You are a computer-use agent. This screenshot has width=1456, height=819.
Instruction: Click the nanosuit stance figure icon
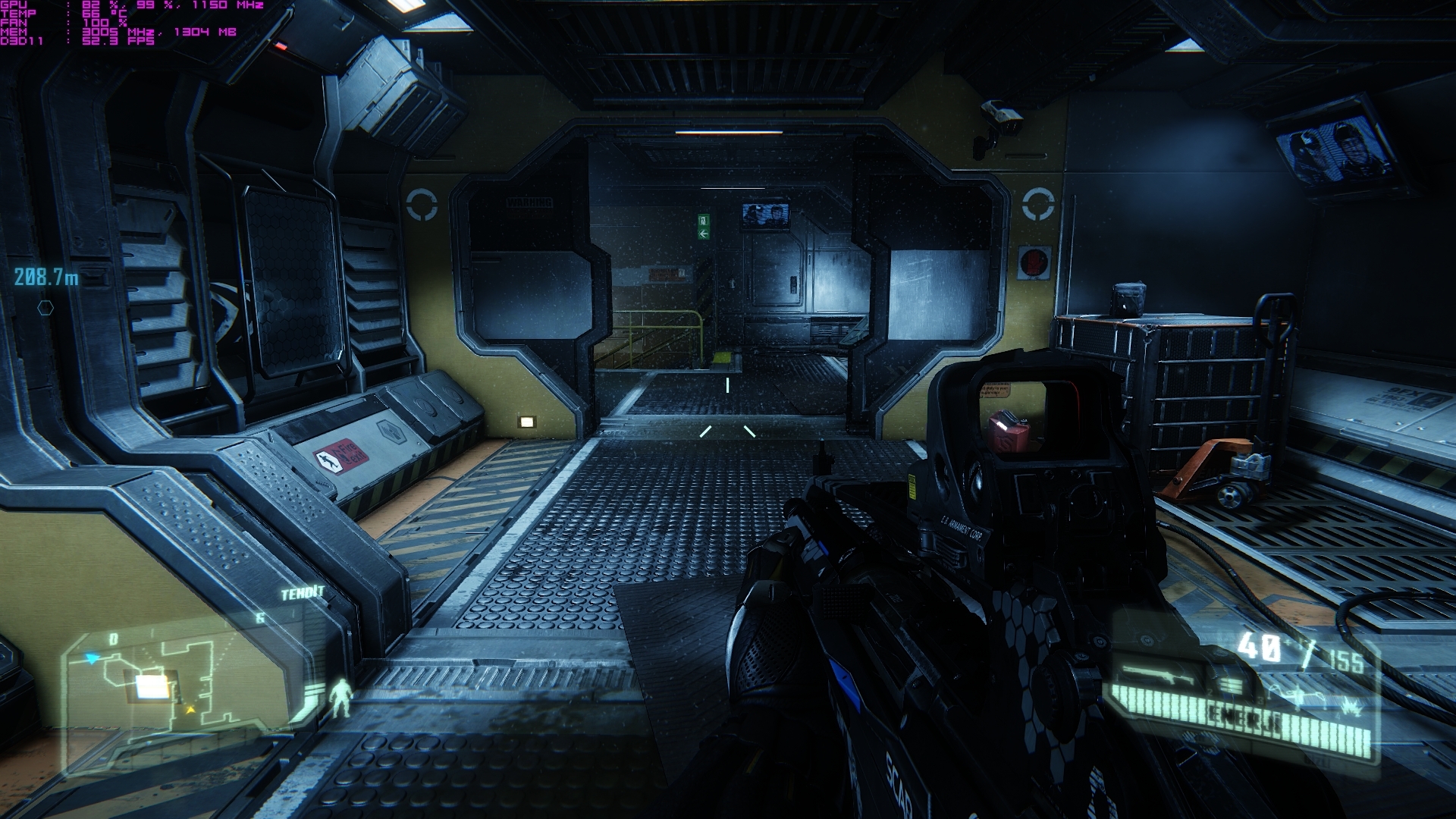(343, 698)
